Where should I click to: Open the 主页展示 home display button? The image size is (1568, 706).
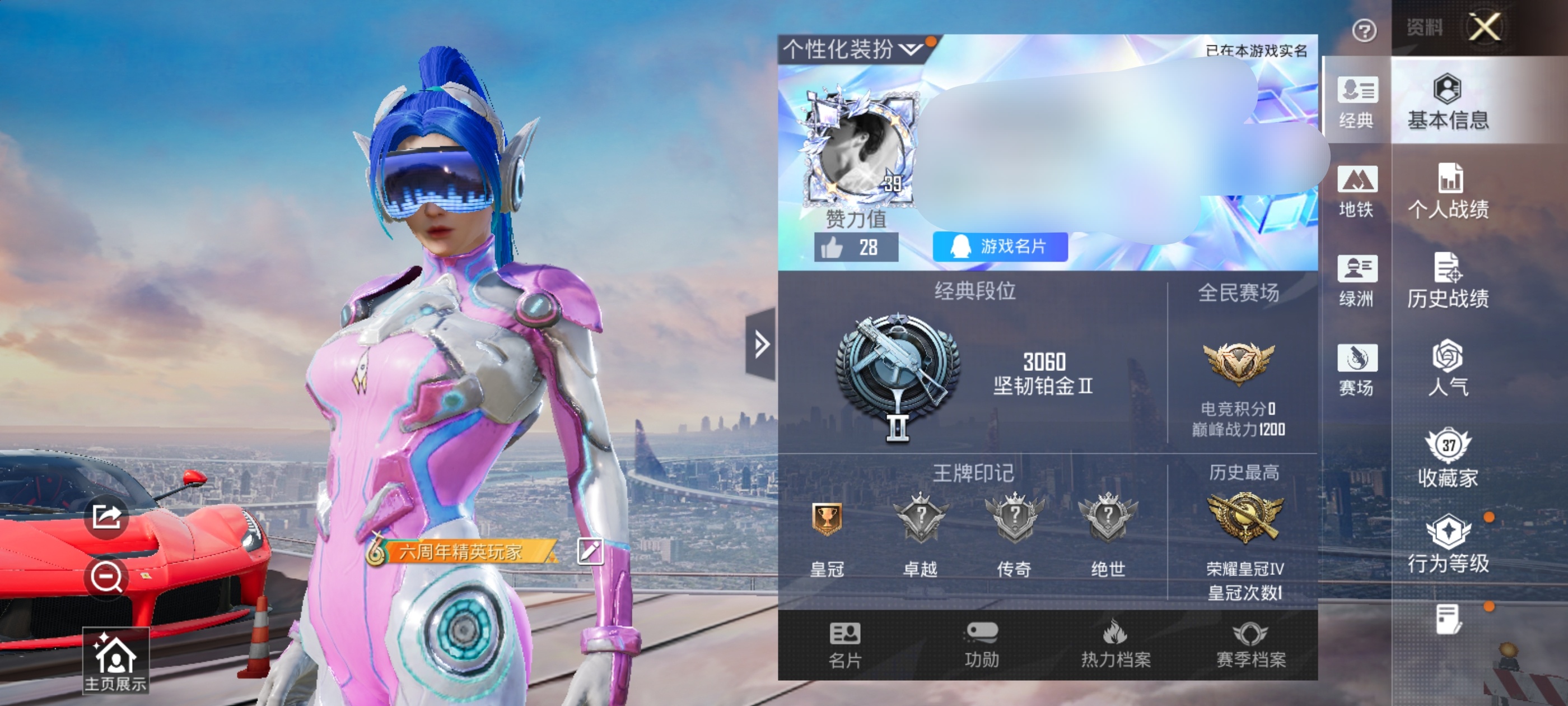(116, 661)
